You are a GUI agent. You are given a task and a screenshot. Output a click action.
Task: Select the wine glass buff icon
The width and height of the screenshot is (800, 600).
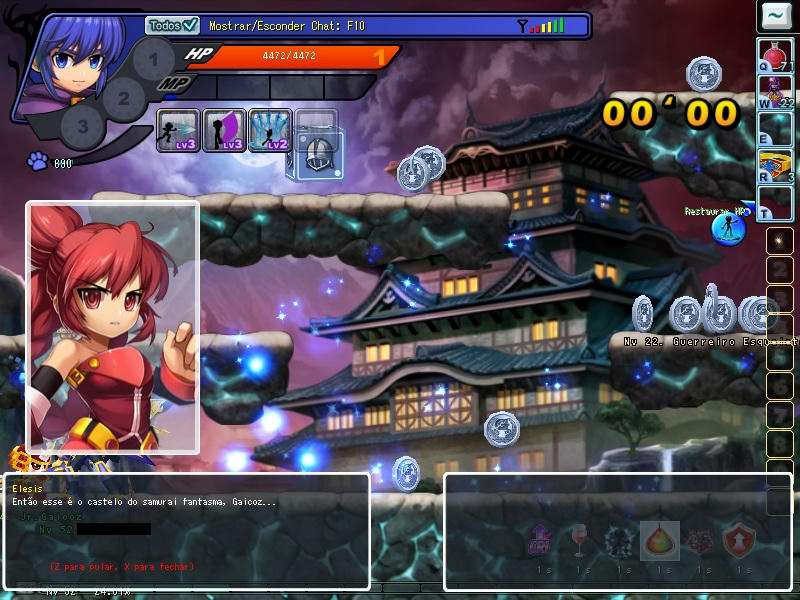click(580, 541)
